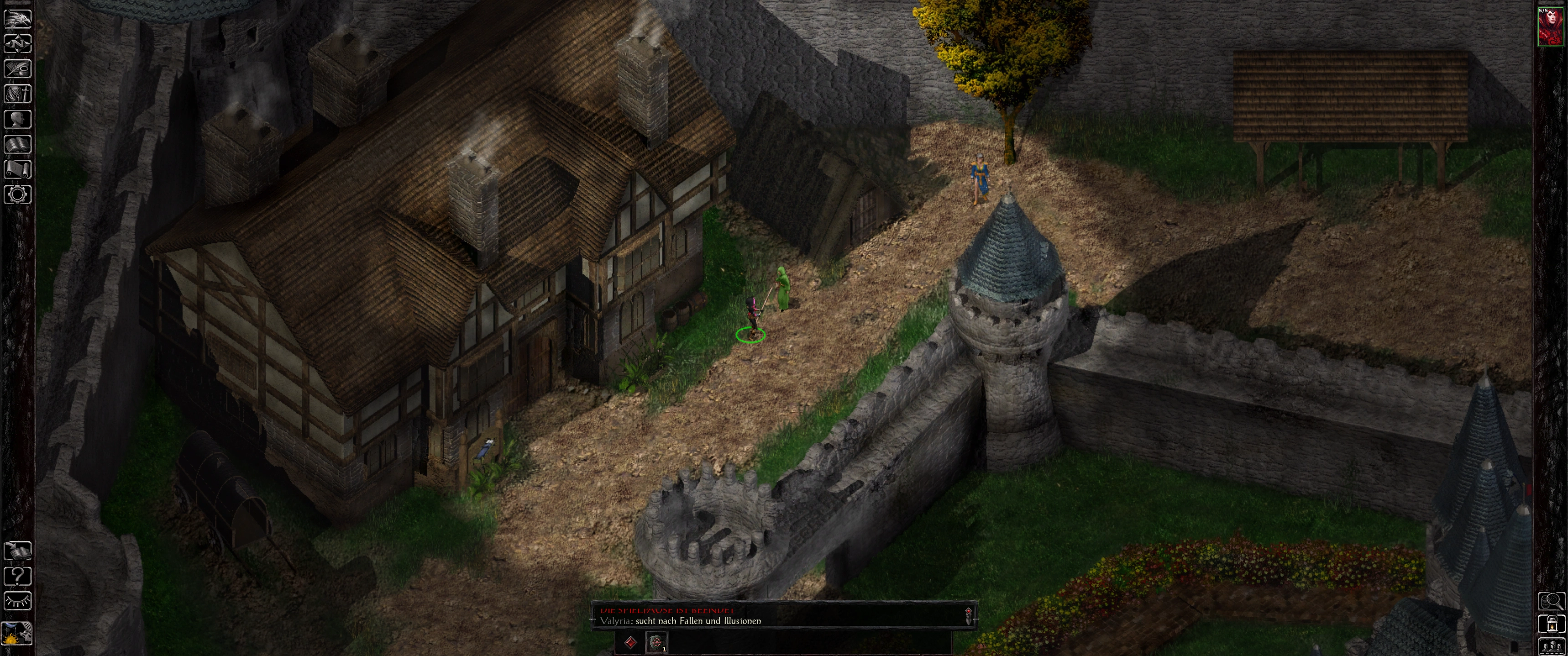Toggle party AI with the lantern icon
This screenshot has width=1568, height=656.
(1552, 624)
